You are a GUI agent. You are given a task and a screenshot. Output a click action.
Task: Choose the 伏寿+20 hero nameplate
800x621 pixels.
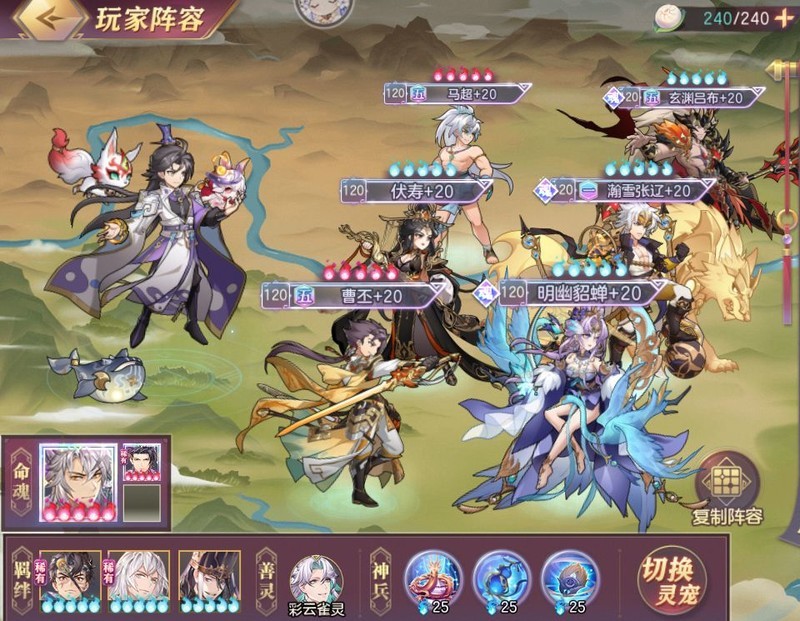[415, 190]
